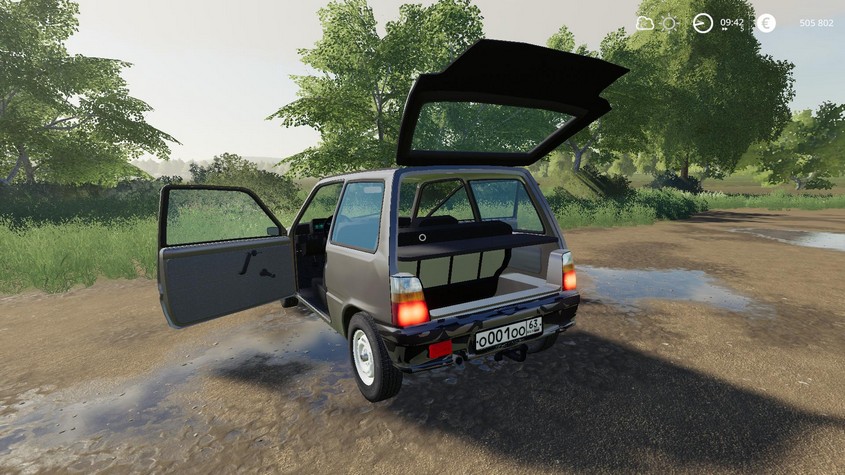Select the game clock icon

(703, 23)
